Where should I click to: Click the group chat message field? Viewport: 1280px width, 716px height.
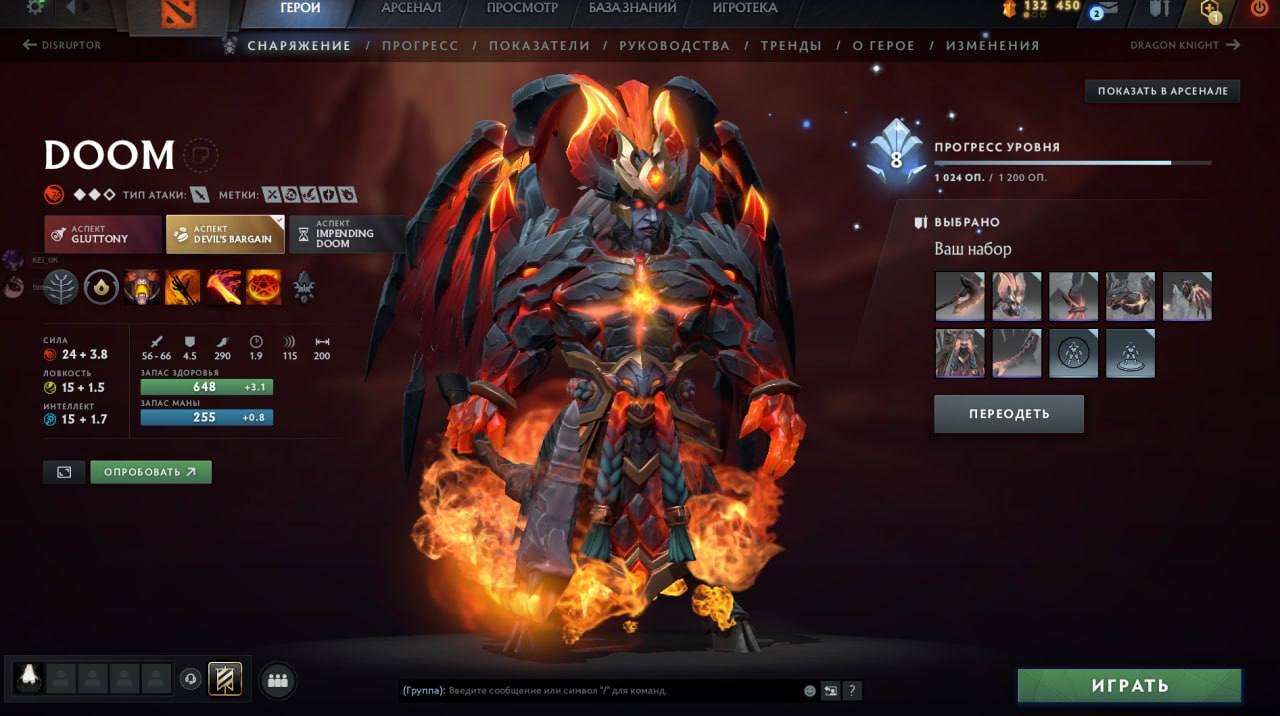[x=620, y=690]
